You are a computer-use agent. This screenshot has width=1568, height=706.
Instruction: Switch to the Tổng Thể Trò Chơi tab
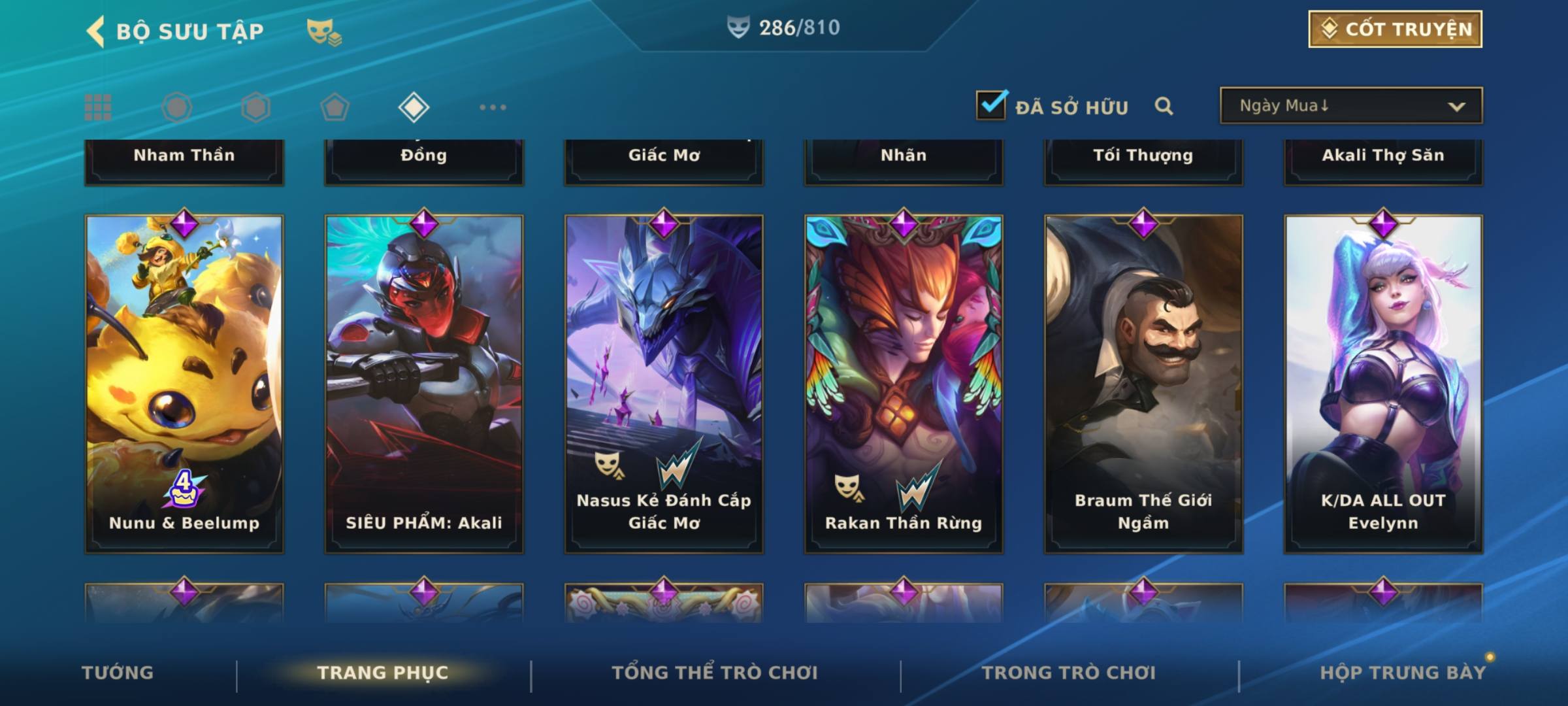(715, 673)
